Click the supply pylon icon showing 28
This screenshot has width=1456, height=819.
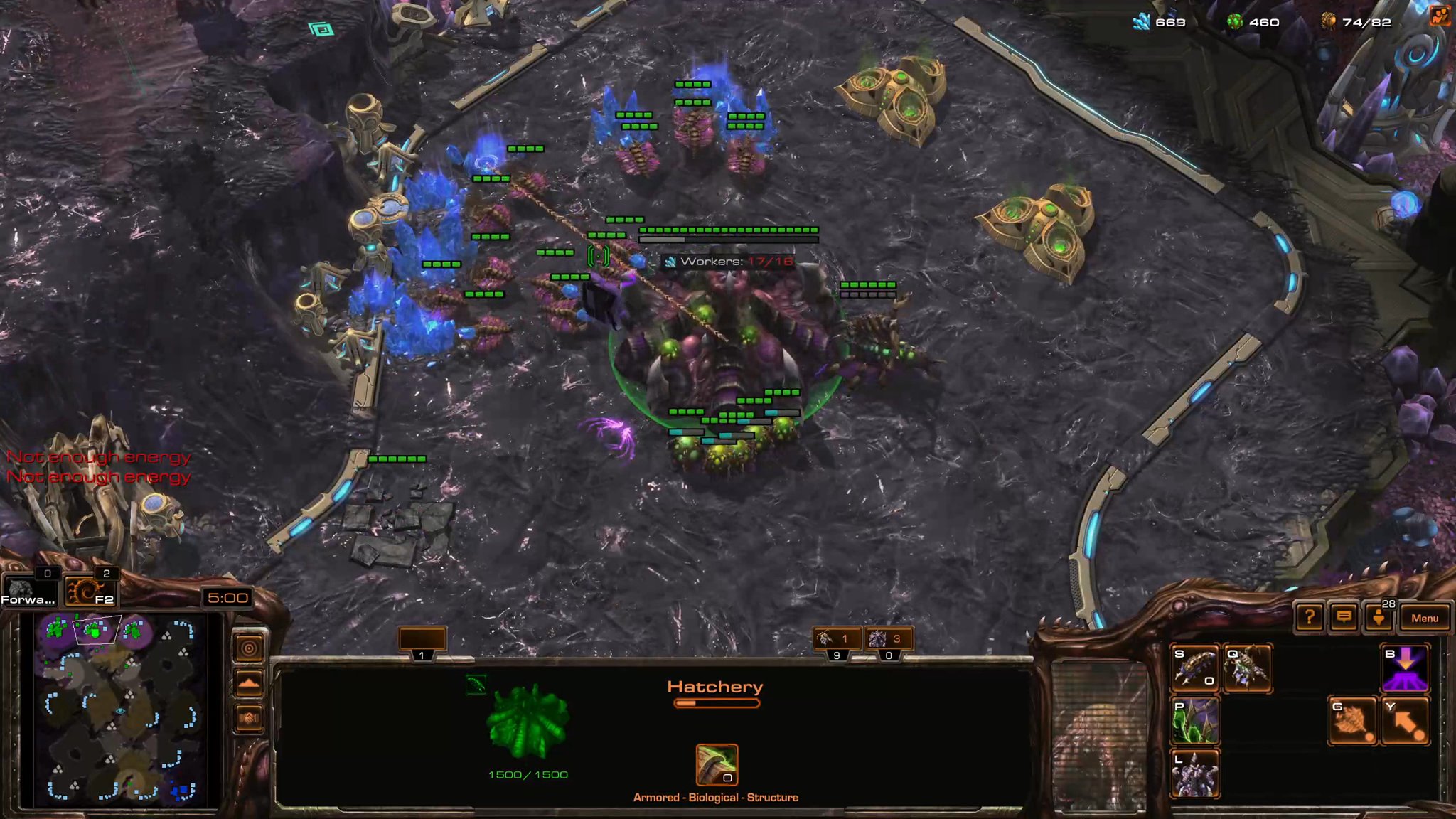tap(1379, 618)
